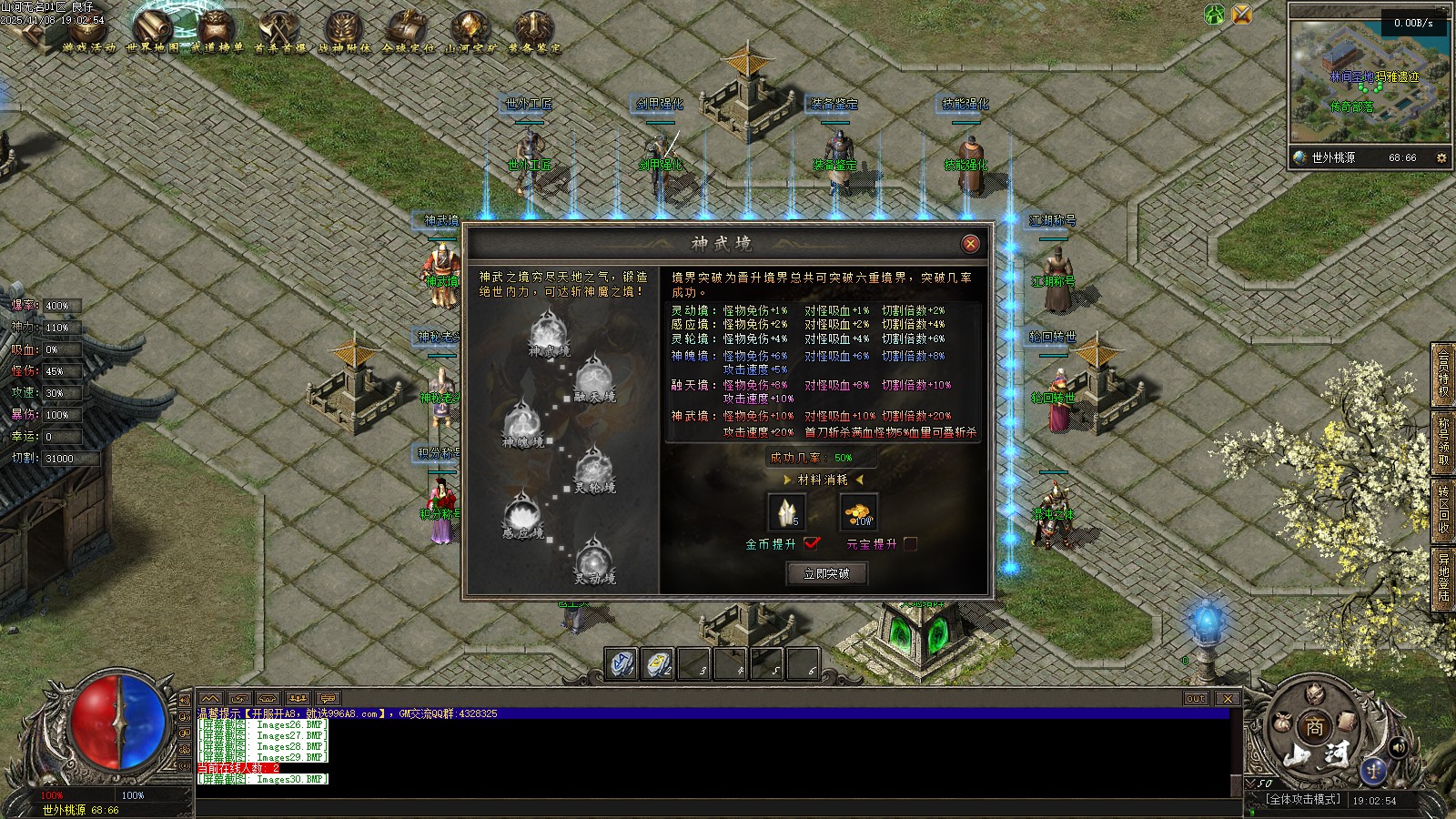Open the 世界地图 world map
1456x819 pixels.
point(153,30)
